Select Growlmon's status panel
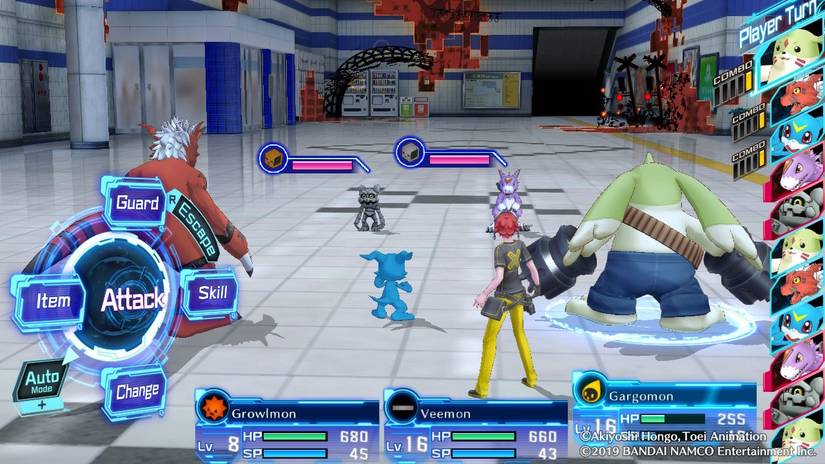 (286, 424)
